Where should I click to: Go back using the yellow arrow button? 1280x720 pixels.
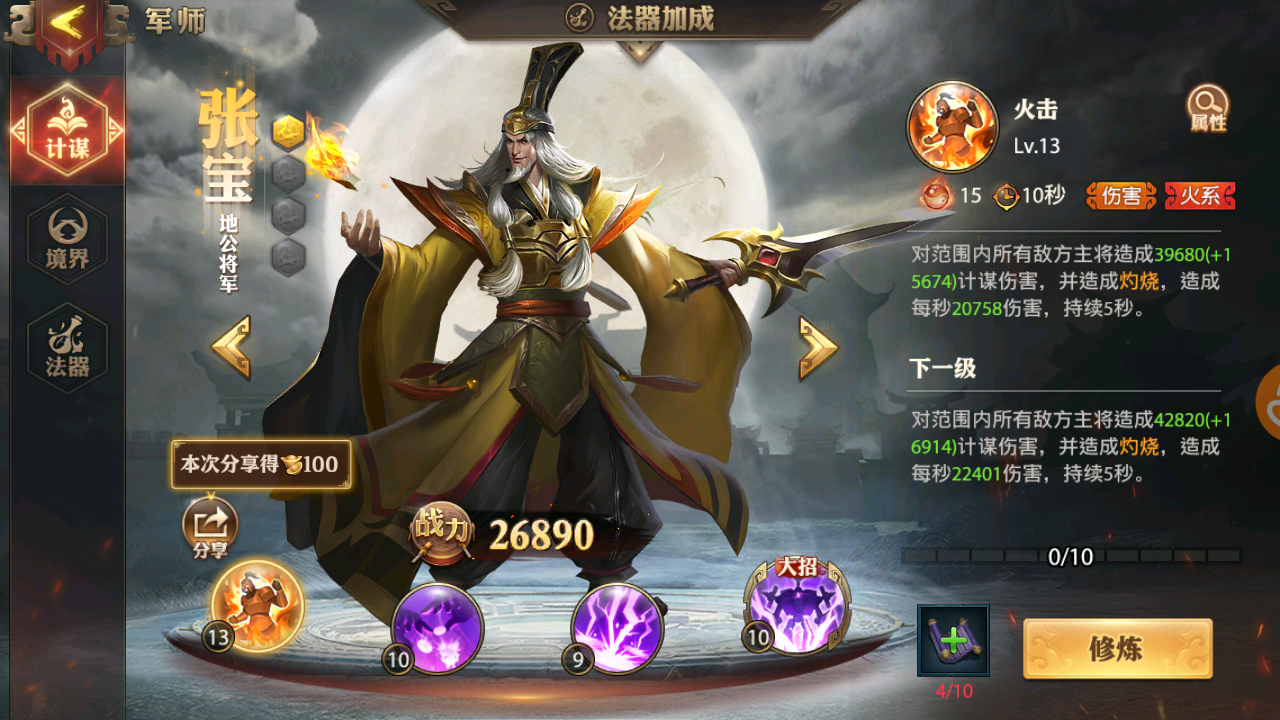67,25
